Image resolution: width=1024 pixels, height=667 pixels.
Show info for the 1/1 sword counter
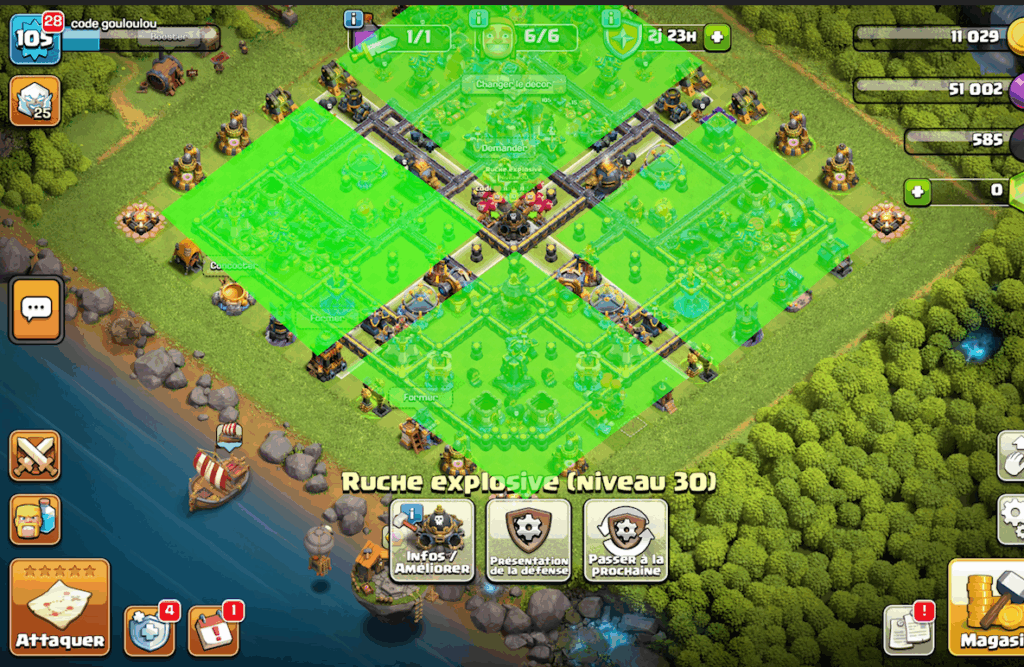(353, 18)
